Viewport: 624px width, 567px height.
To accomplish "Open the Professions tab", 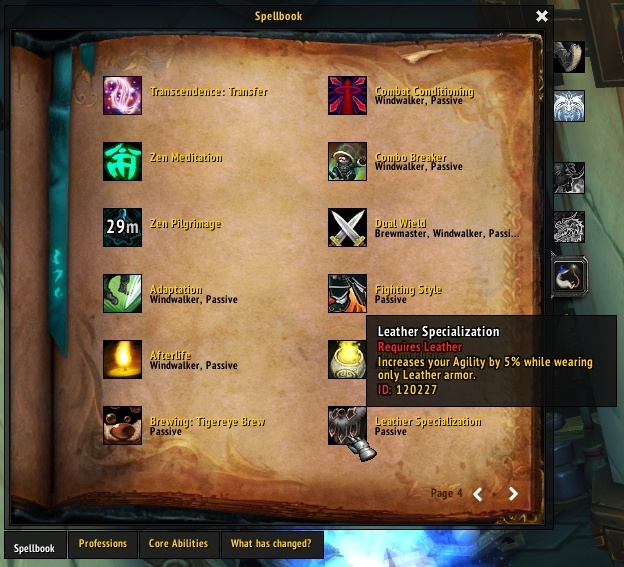I will point(103,544).
